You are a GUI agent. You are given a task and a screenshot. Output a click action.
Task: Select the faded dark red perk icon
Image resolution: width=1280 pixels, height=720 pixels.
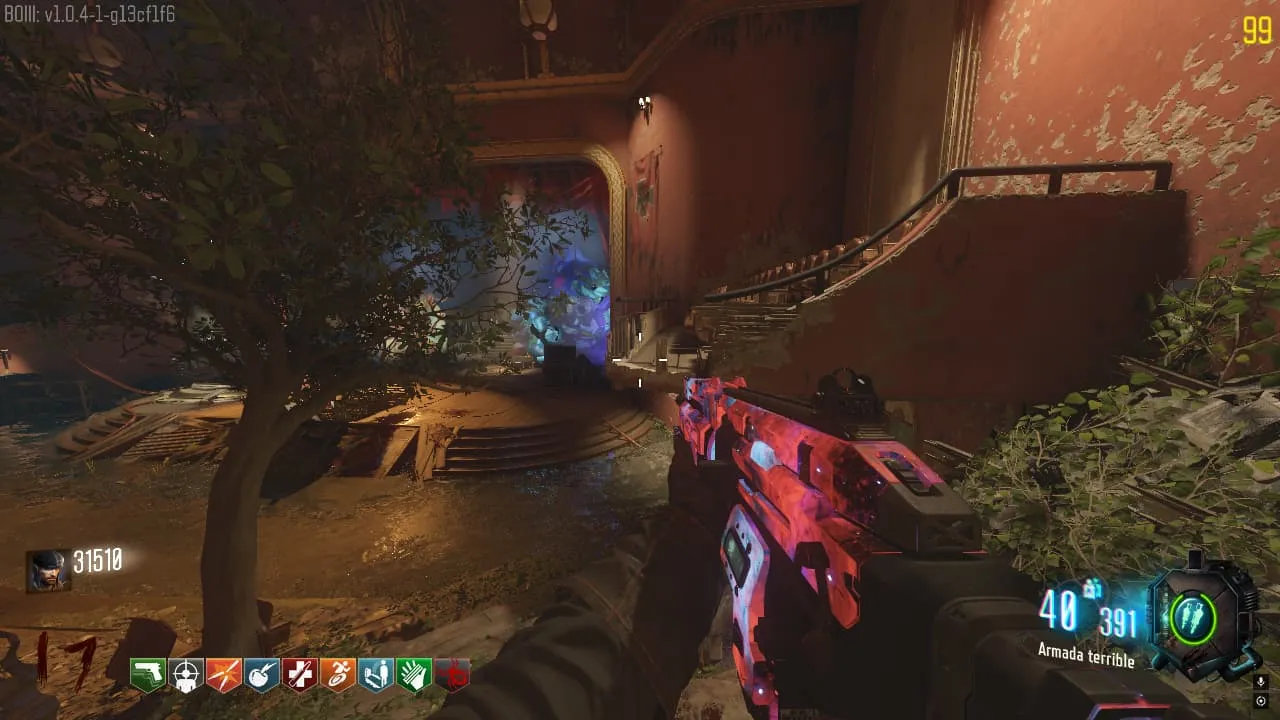tap(452, 676)
